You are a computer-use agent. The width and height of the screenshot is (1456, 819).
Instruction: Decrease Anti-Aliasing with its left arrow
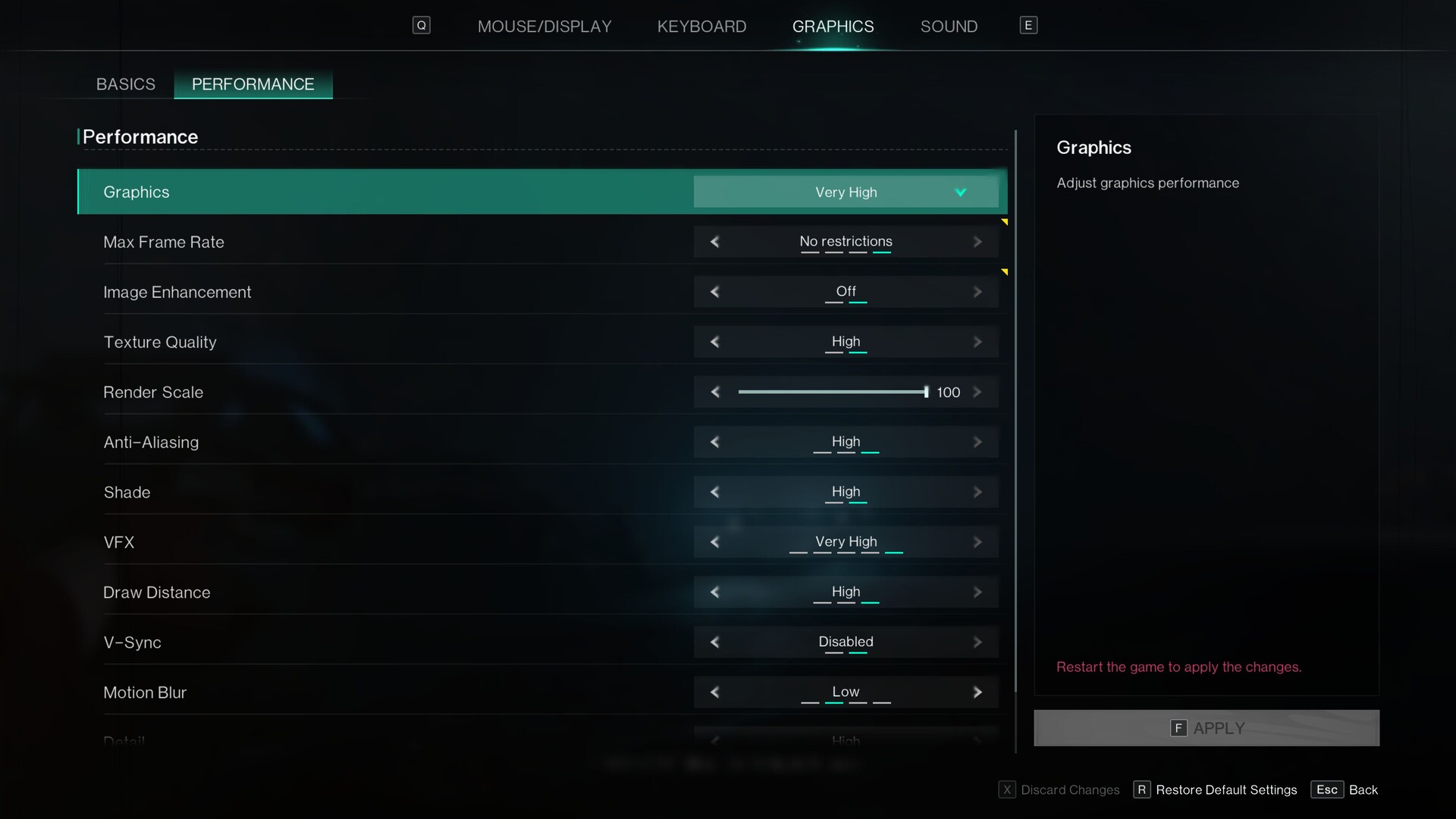(x=714, y=442)
